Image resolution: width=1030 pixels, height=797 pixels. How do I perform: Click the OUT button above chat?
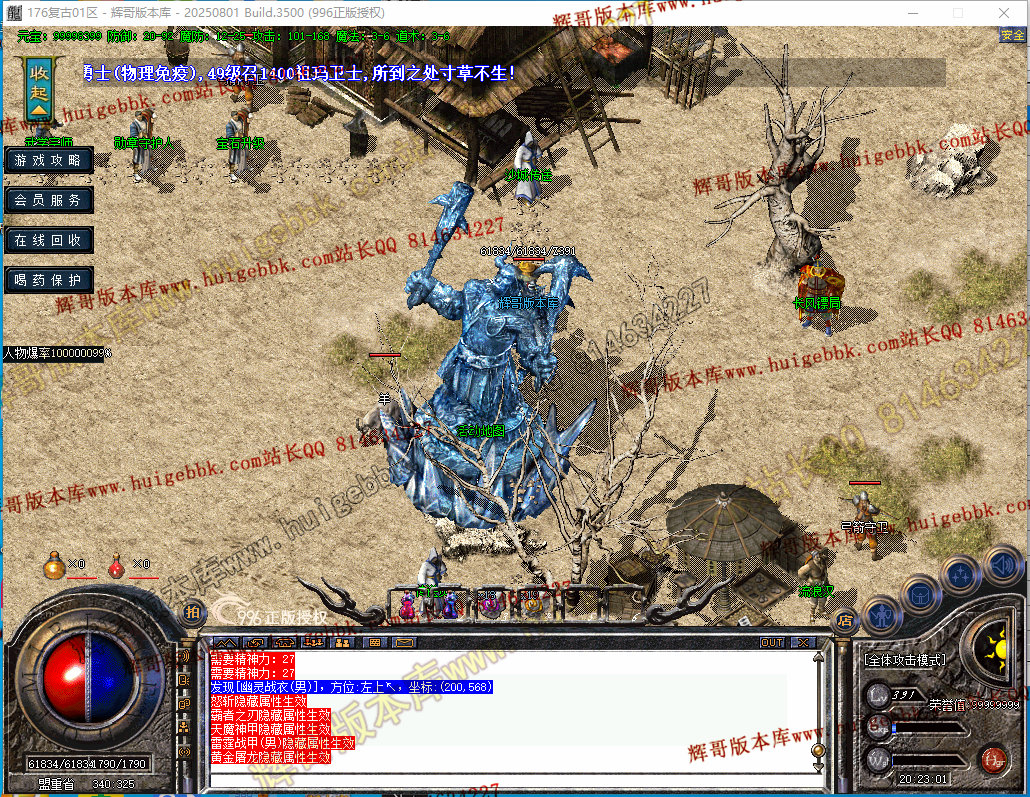coord(772,642)
